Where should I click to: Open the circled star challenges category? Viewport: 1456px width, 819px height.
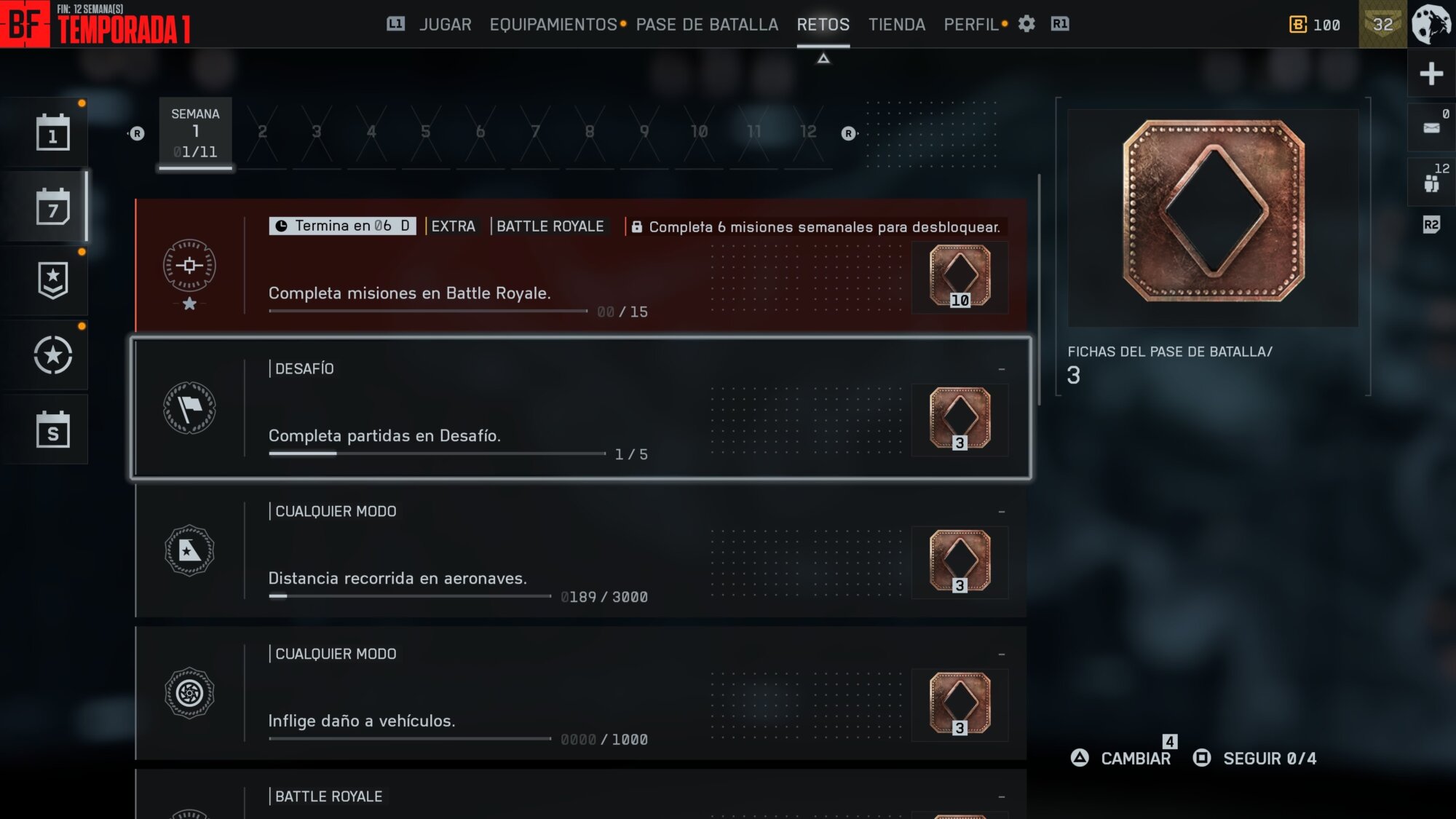(x=53, y=355)
